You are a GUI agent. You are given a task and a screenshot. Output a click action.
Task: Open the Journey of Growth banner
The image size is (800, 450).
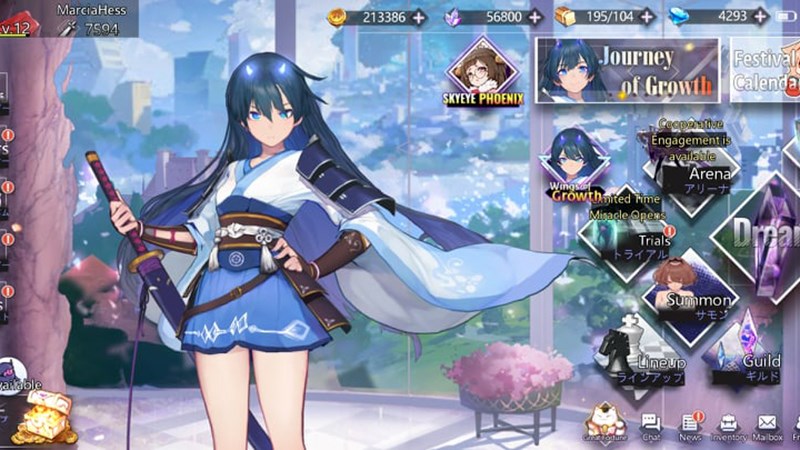tap(627, 70)
